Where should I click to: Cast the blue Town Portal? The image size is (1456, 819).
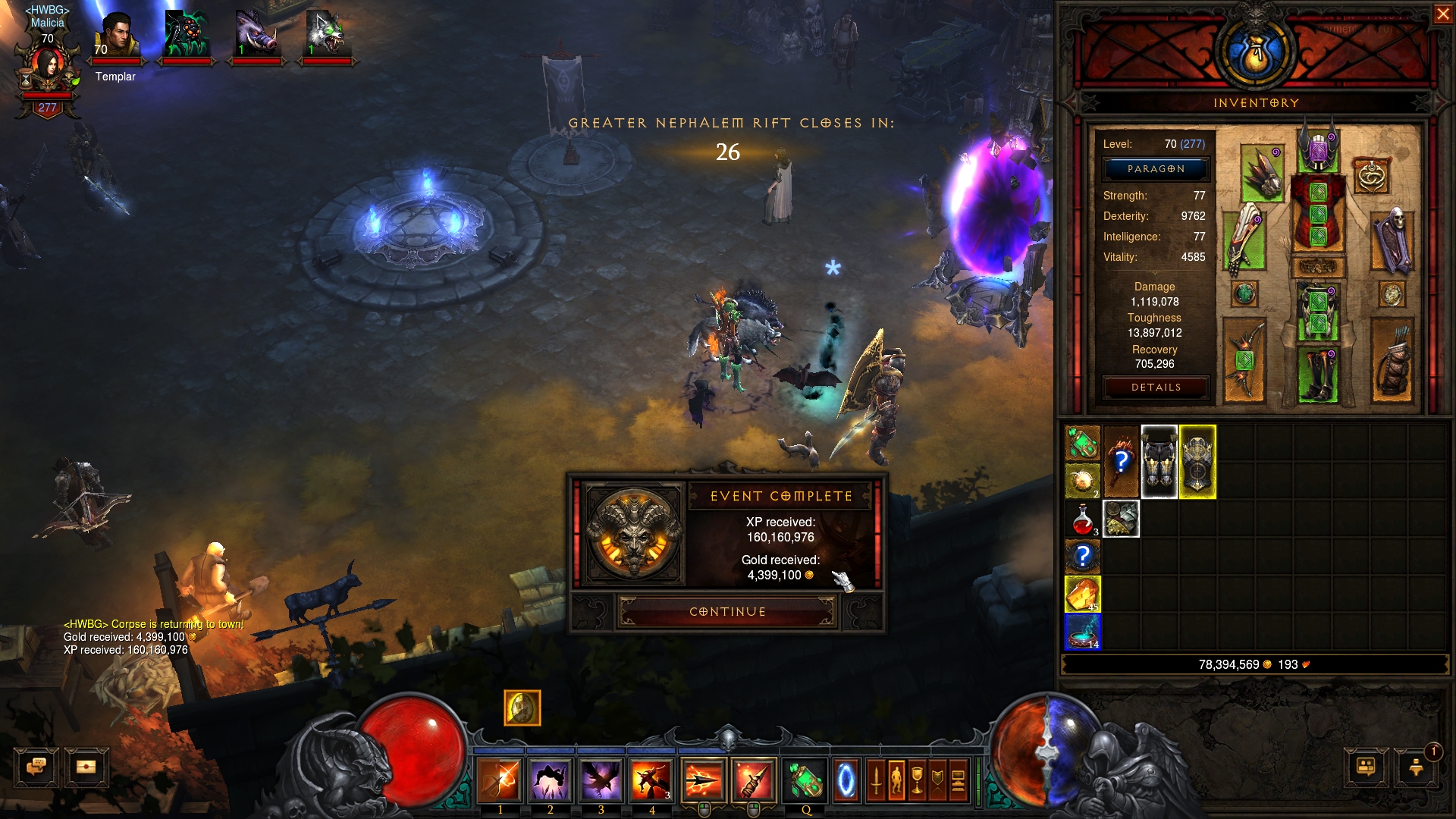click(x=846, y=781)
